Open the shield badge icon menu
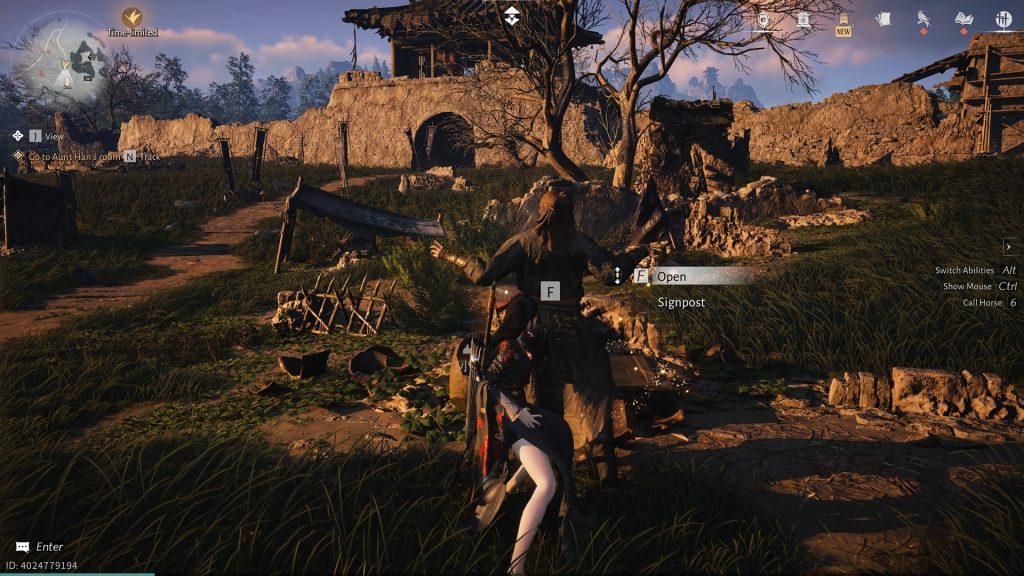This screenshot has width=1024, height=576. click(x=765, y=19)
